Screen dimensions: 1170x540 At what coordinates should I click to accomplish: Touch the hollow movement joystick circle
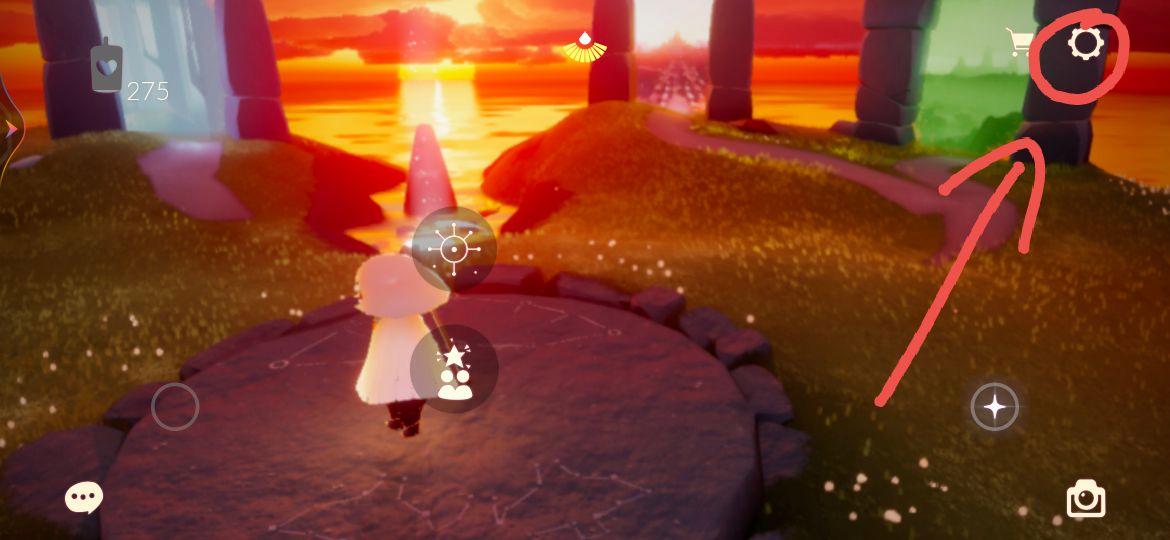[175, 407]
